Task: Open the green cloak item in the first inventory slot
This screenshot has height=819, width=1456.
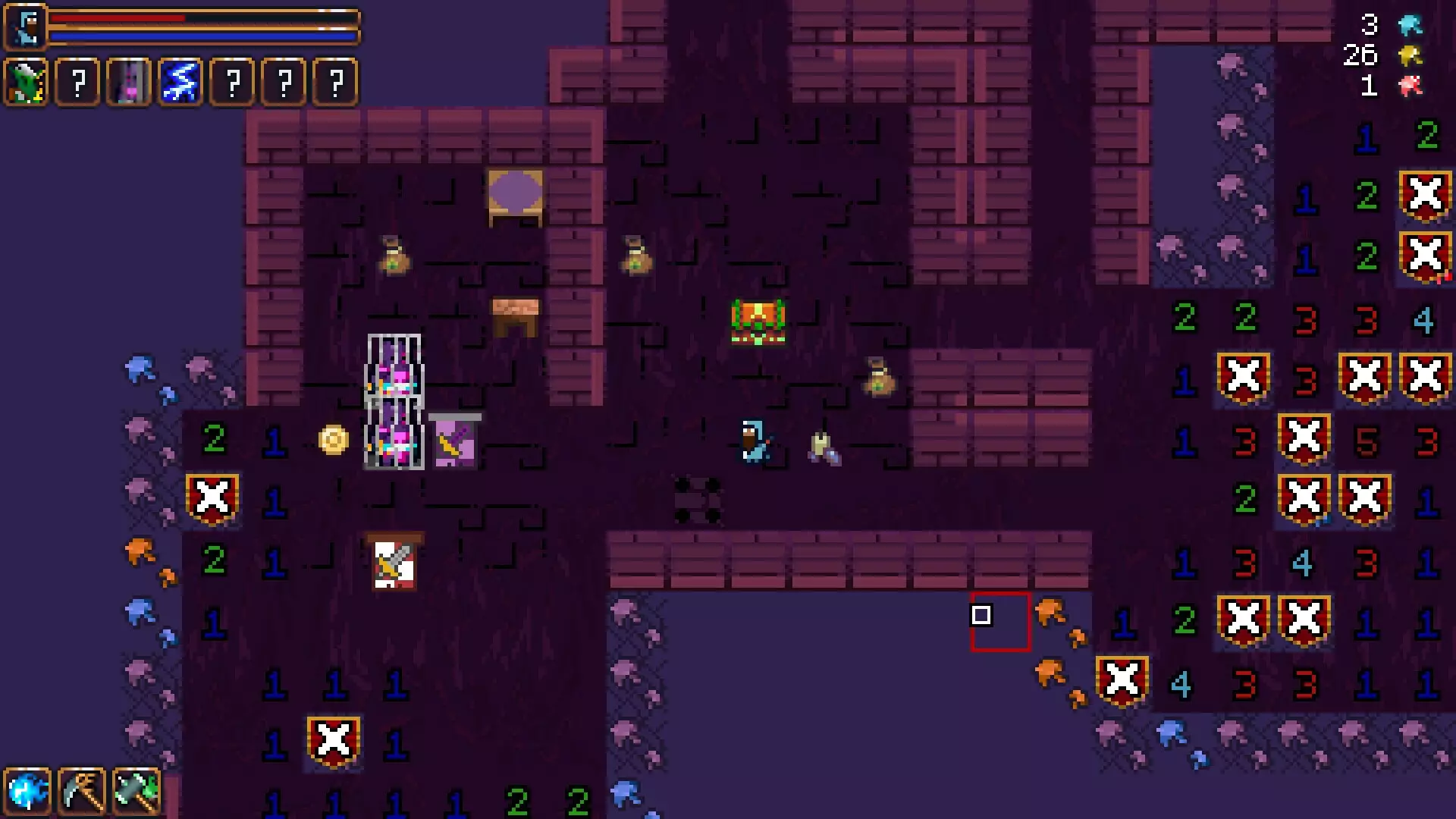Action: point(25,82)
